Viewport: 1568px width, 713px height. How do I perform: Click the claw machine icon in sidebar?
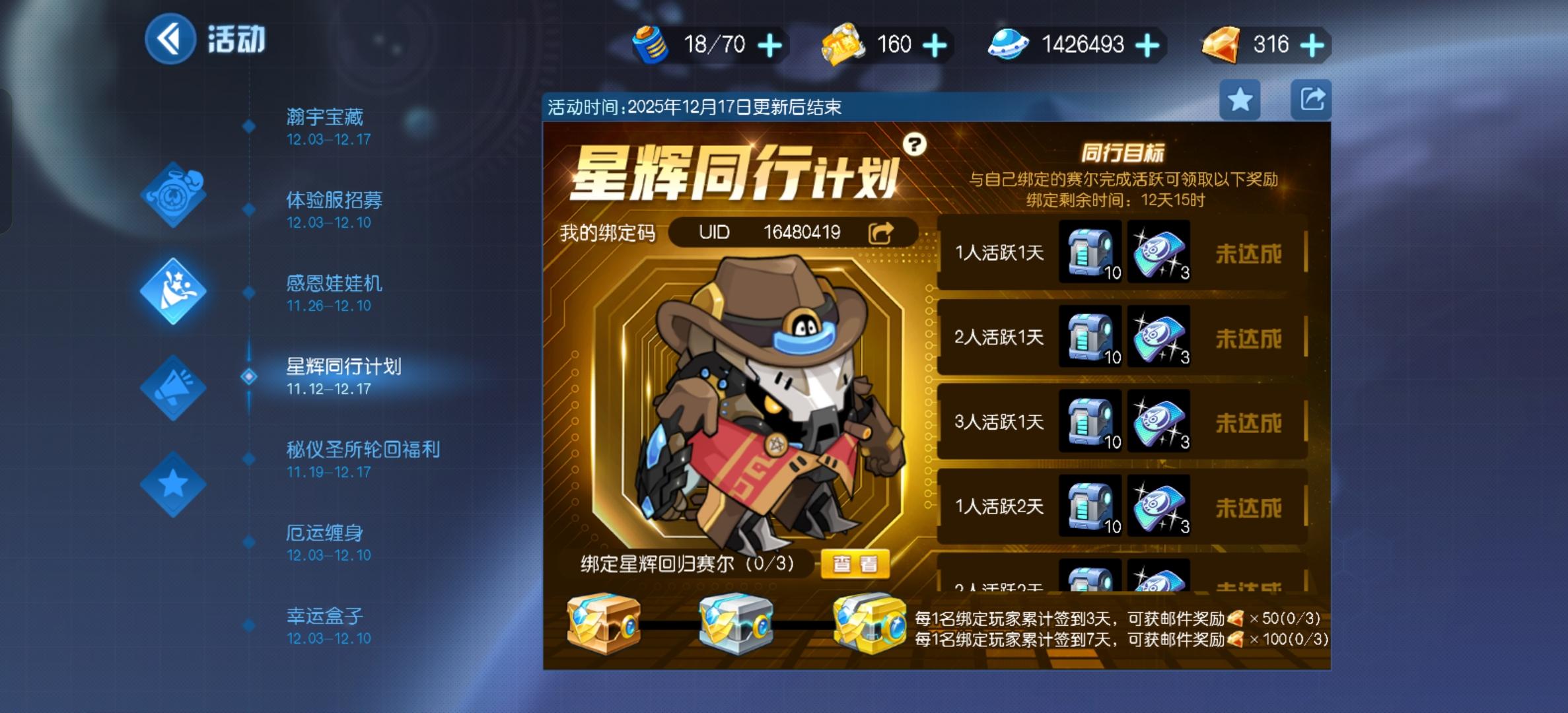(x=172, y=290)
